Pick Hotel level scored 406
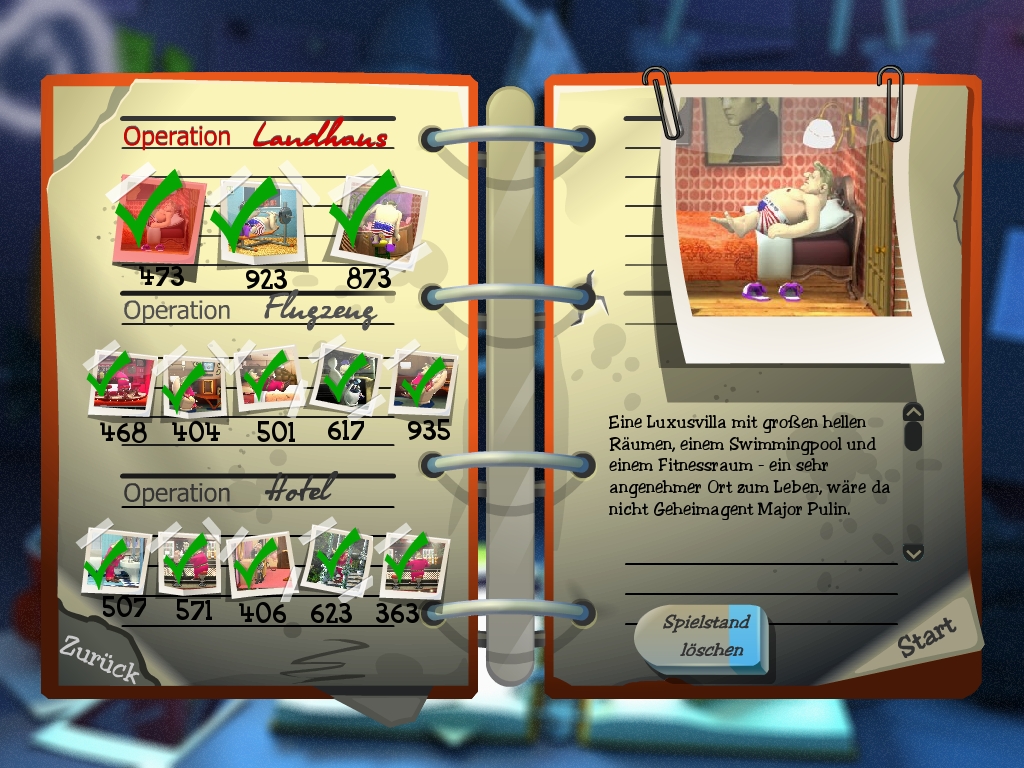The width and height of the screenshot is (1024, 768). click(x=260, y=564)
